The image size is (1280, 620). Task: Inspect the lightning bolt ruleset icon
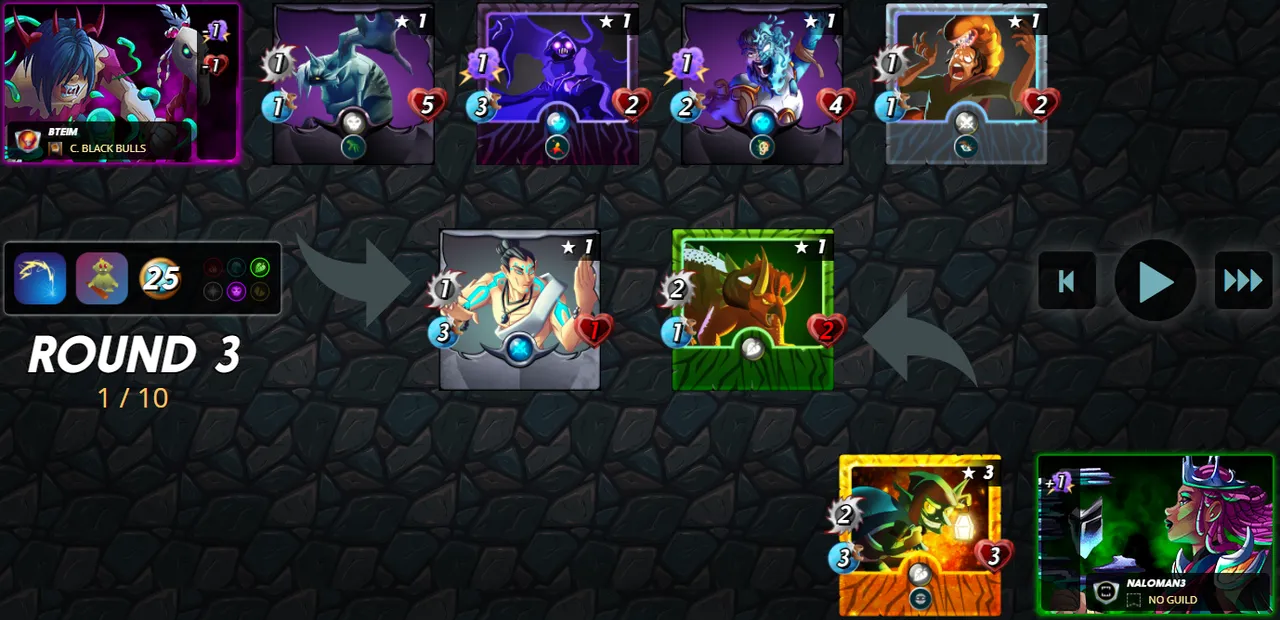(40, 279)
